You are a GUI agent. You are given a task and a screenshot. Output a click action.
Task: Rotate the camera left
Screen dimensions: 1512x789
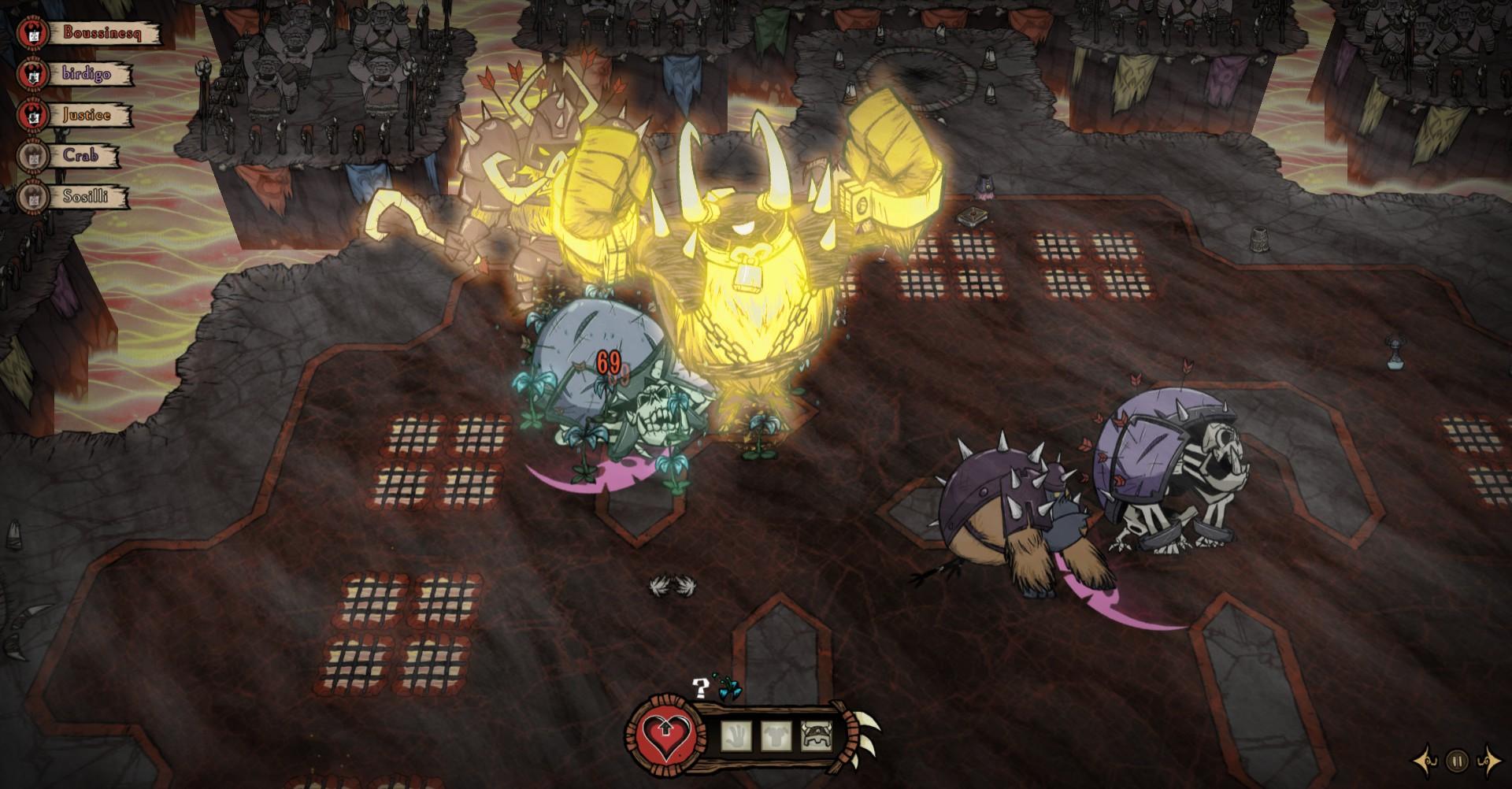point(1426,761)
